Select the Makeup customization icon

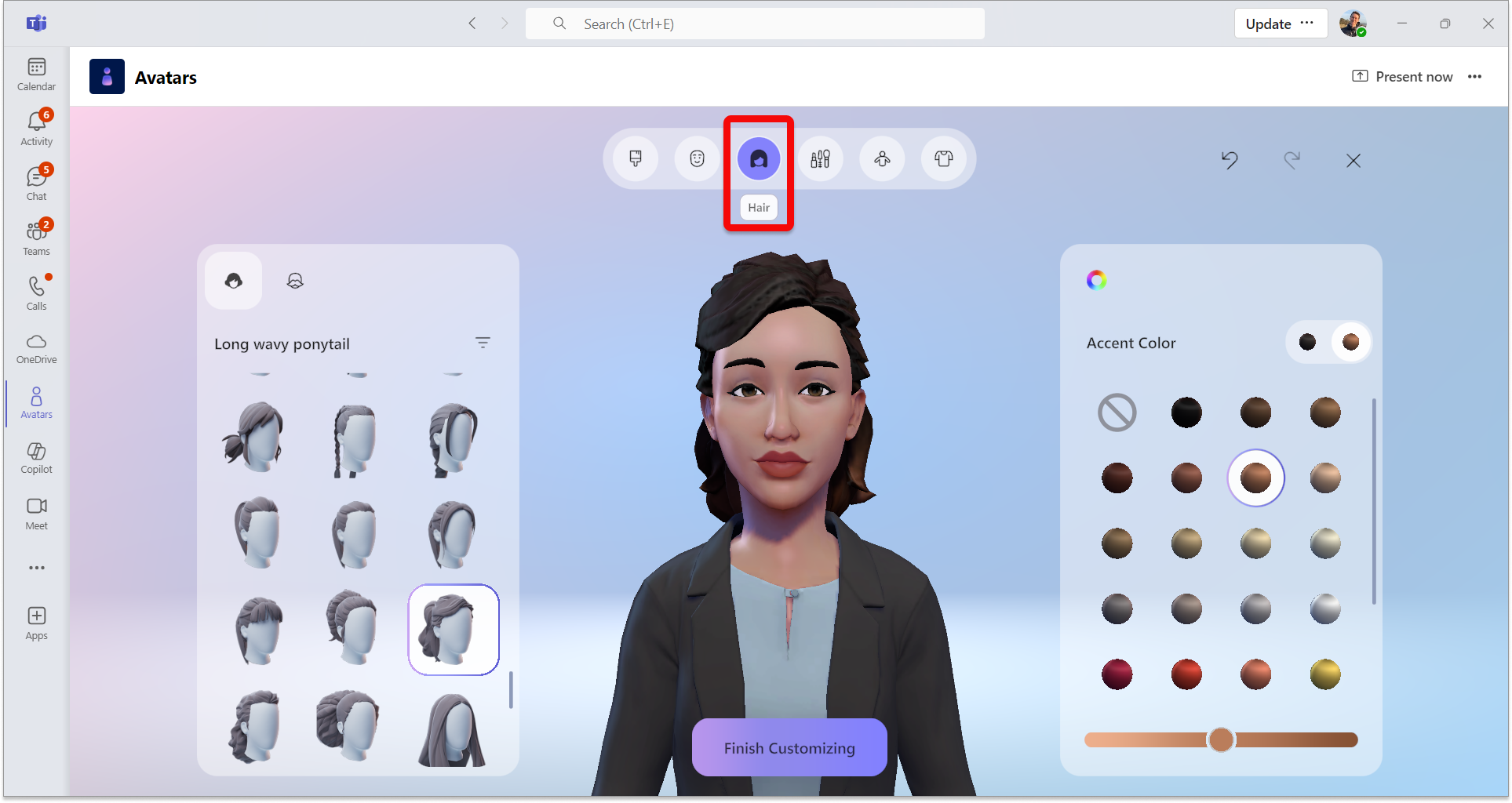click(820, 158)
